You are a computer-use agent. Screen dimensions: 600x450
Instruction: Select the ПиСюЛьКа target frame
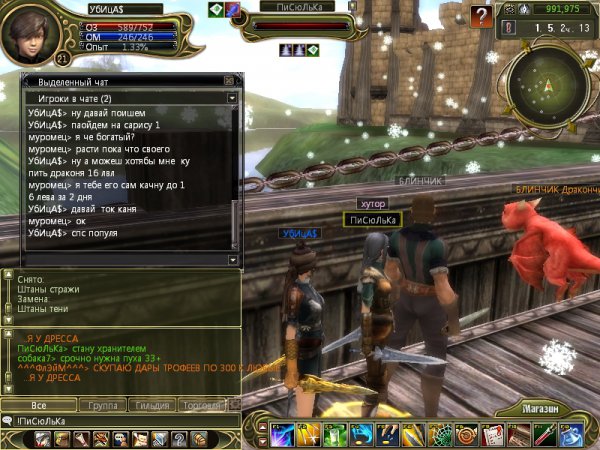[297, 20]
